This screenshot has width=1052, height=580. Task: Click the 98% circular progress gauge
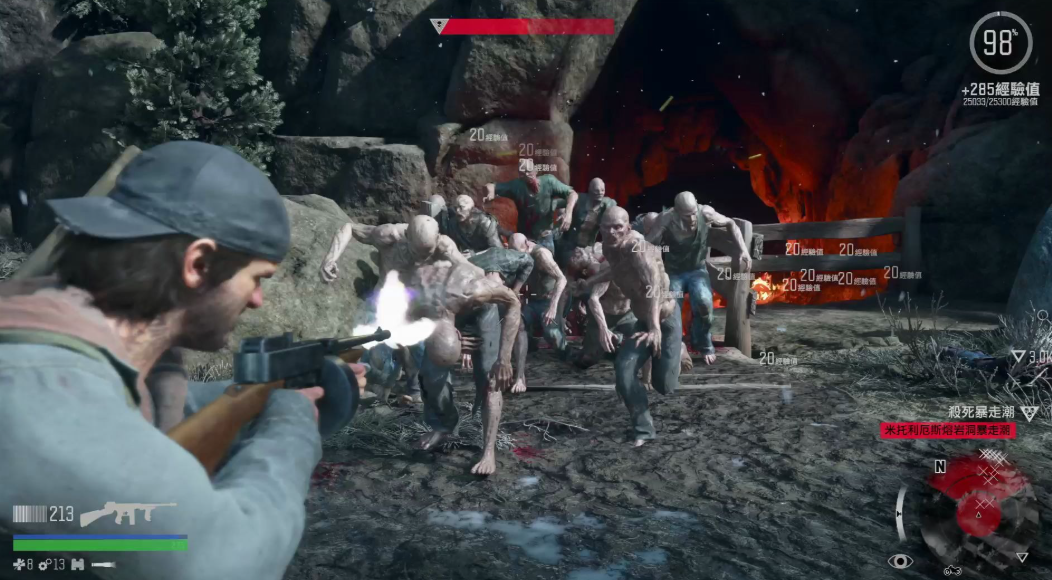click(1000, 43)
